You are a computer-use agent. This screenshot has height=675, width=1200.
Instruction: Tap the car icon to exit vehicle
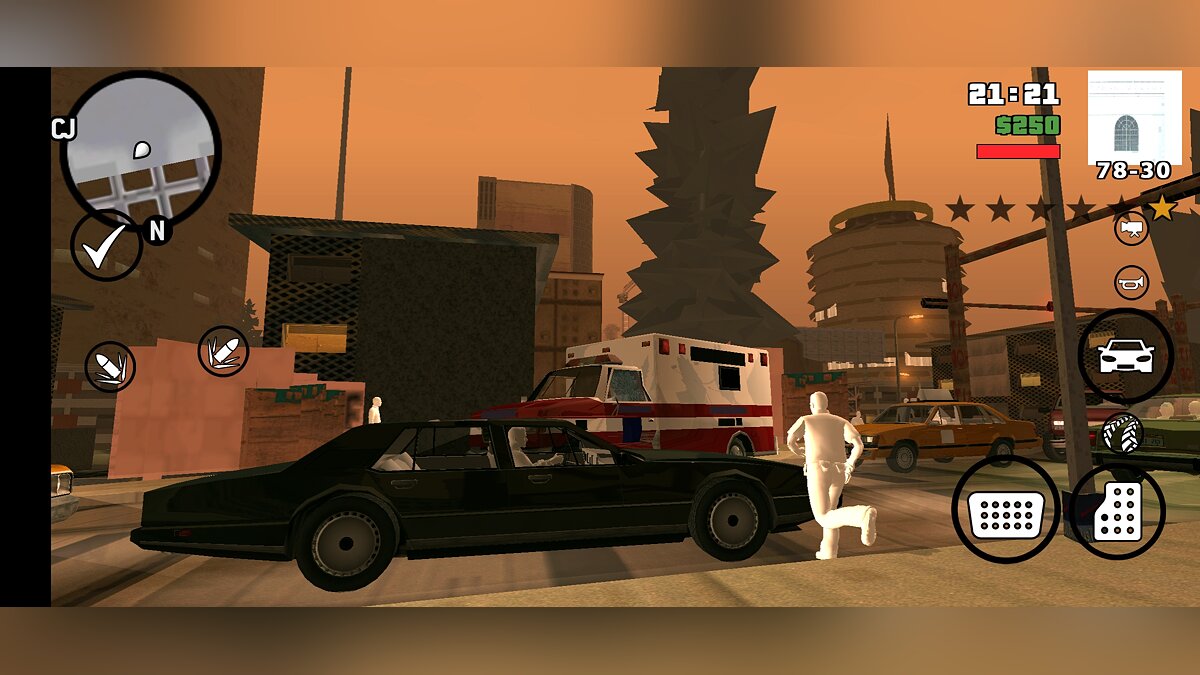(x=1126, y=356)
